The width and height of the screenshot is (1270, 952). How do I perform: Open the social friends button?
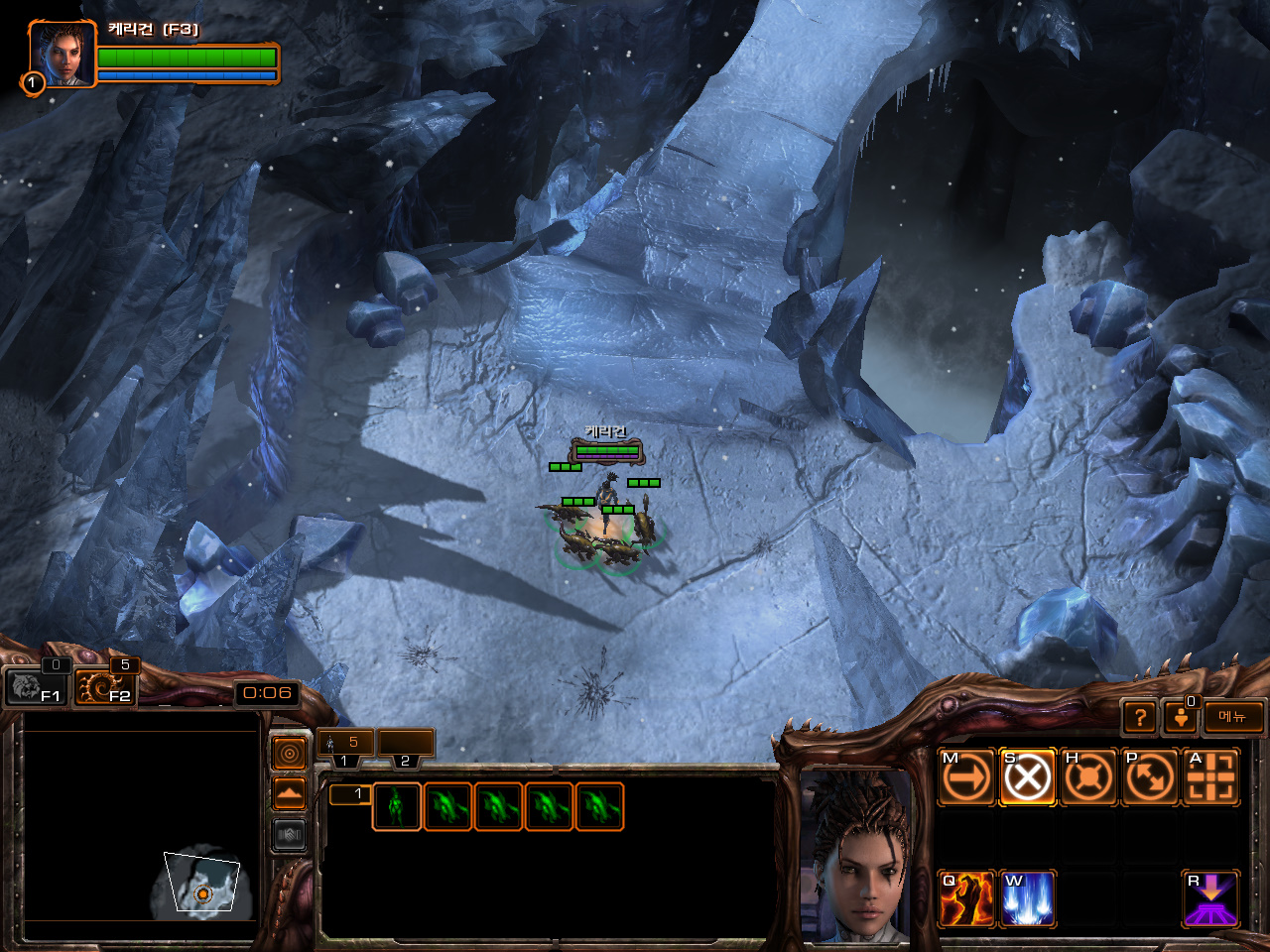tap(1180, 717)
